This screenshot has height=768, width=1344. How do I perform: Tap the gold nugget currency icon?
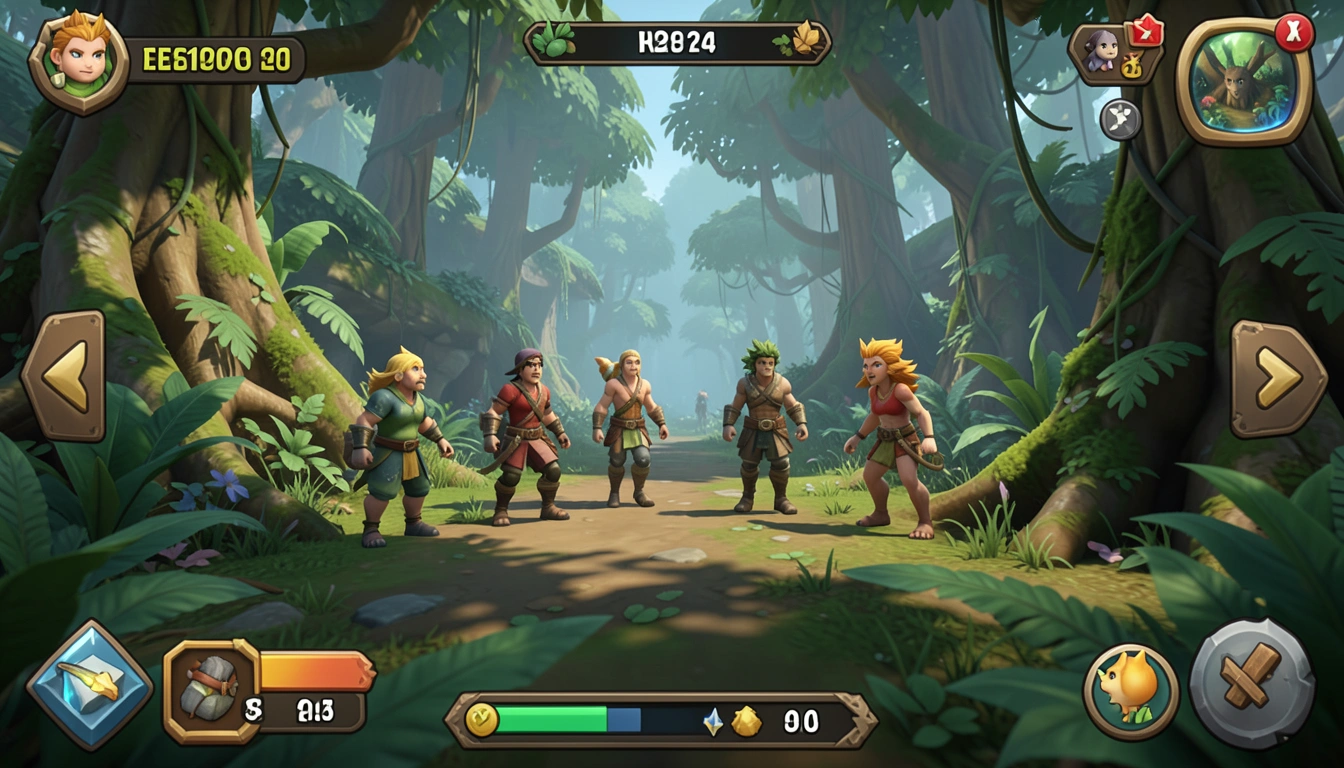(x=746, y=721)
